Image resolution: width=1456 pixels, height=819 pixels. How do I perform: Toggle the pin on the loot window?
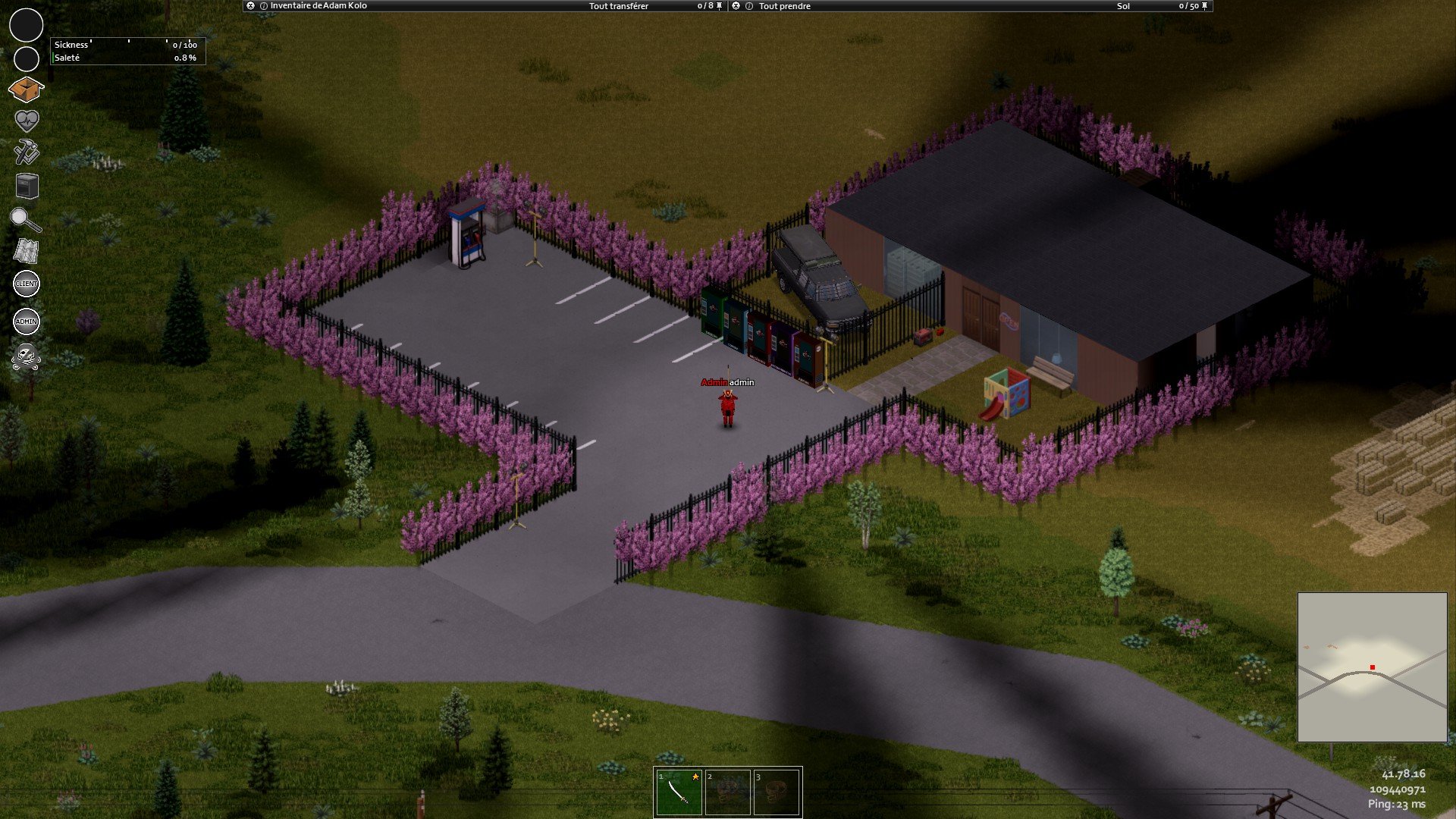(x=1204, y=6)
